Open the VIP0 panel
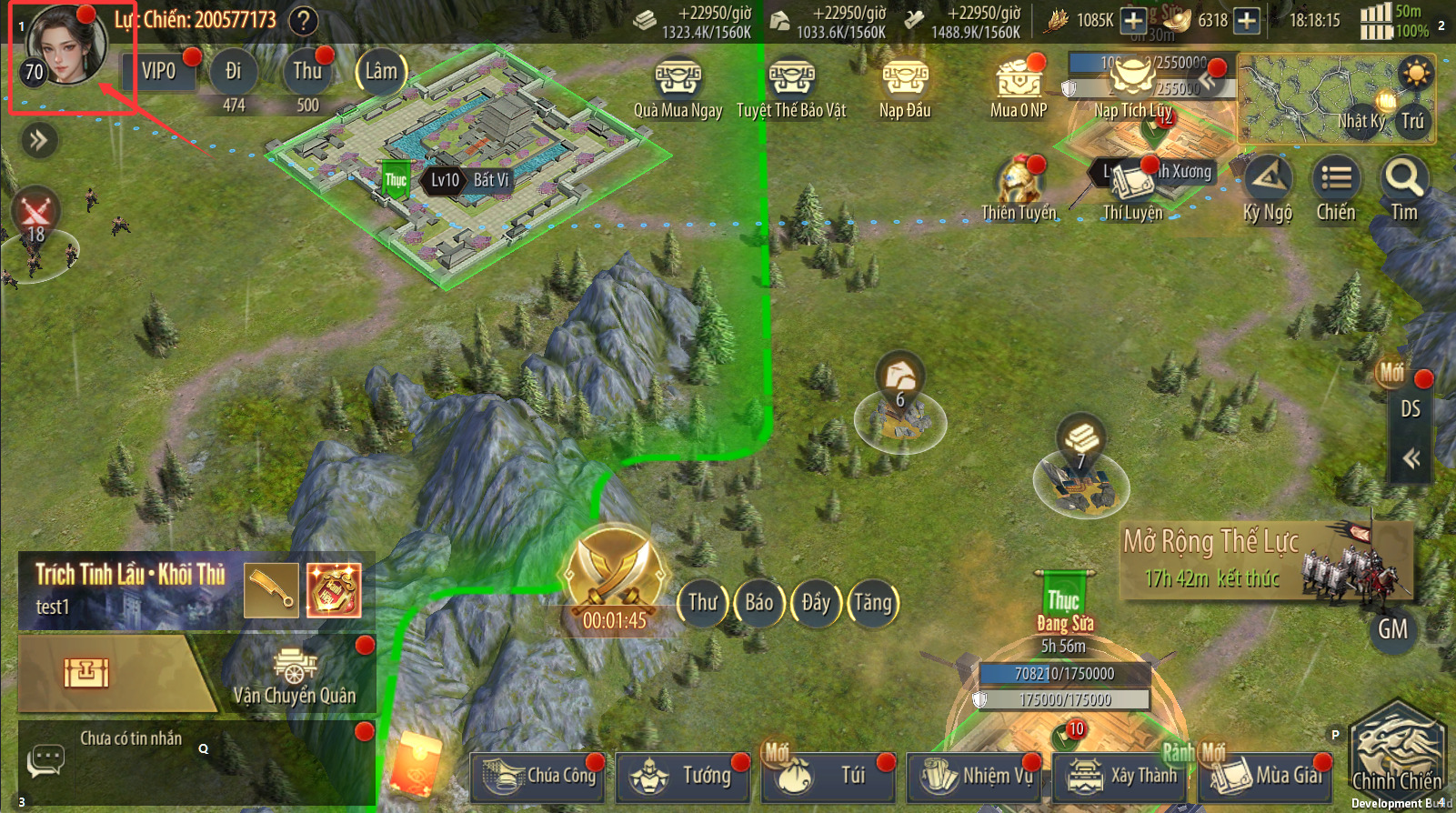This screenshot has width=1456, height=813. coord(159,71)
